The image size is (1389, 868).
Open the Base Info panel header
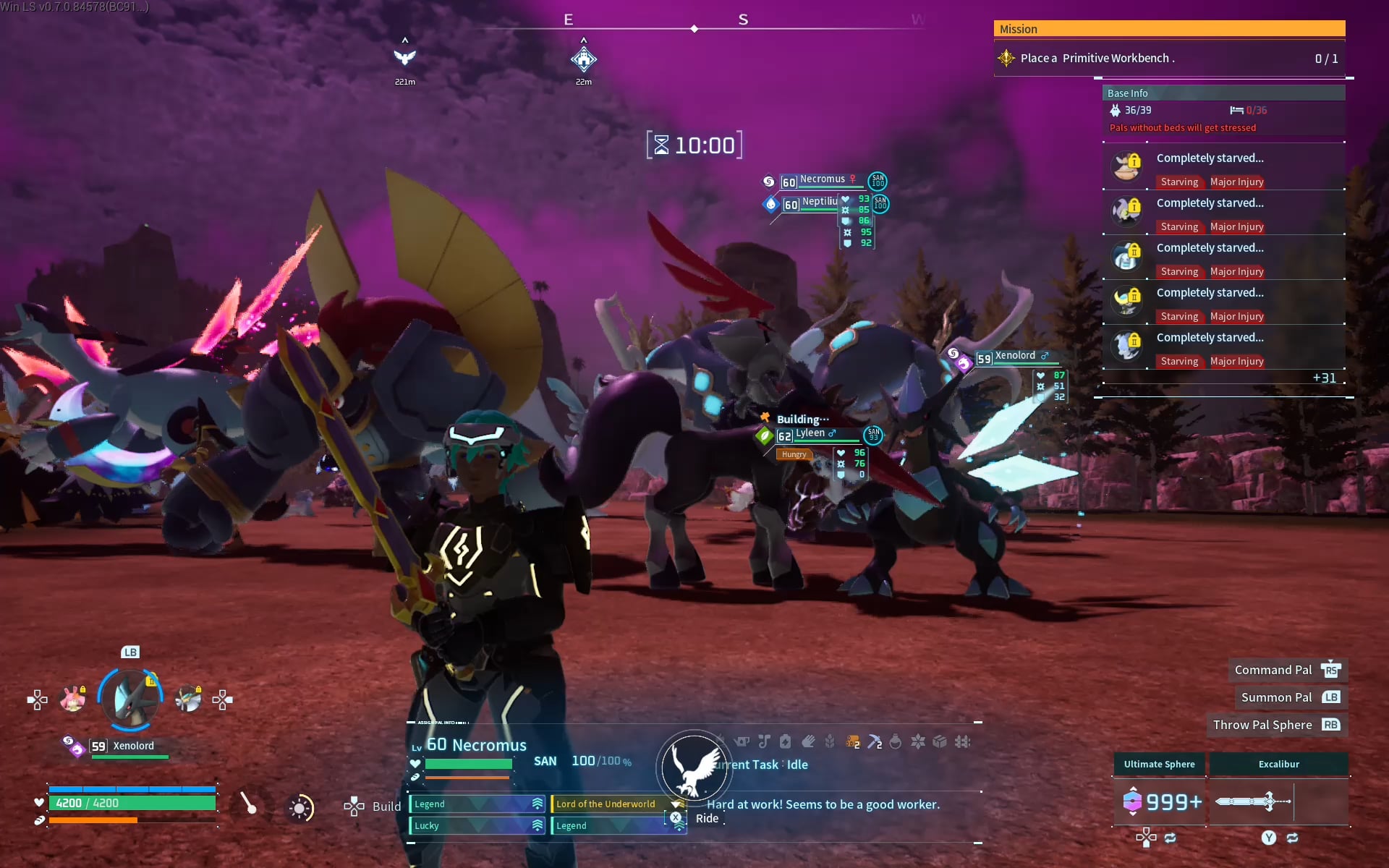(1223, 93)
